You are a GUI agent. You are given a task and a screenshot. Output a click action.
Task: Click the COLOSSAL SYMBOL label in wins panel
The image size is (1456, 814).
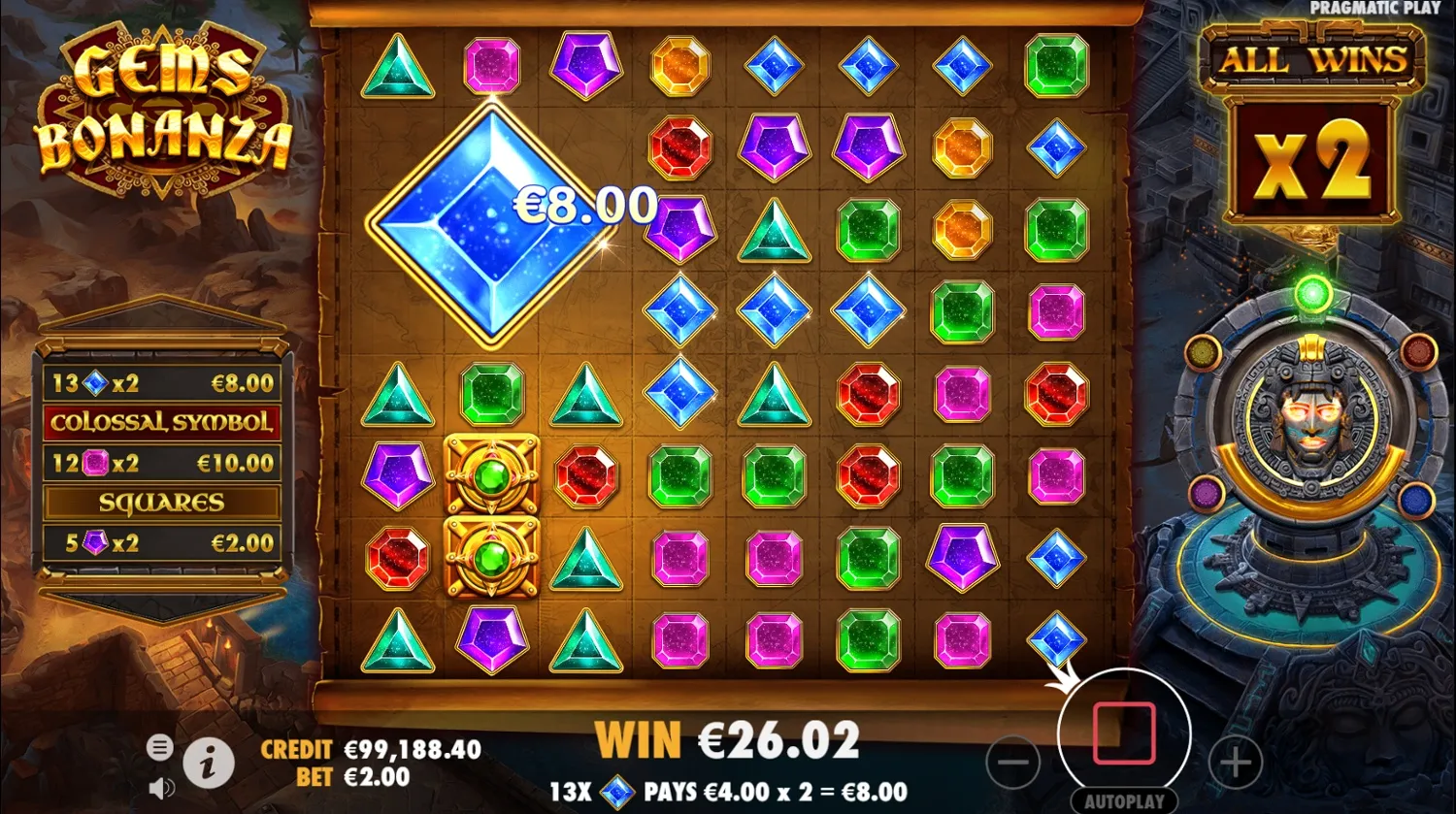point(161,422)
